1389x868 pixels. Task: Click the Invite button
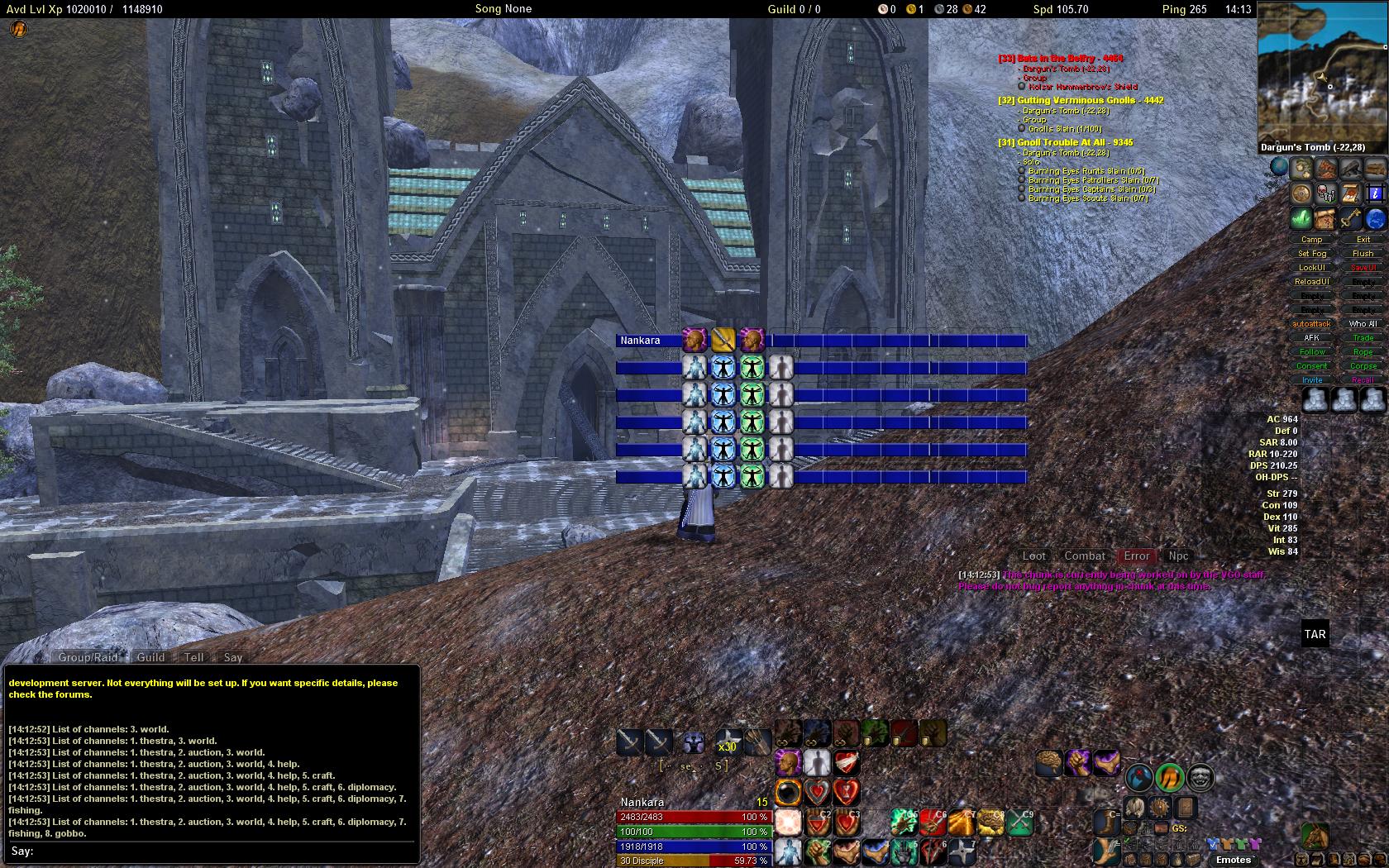coord(1312,380)
